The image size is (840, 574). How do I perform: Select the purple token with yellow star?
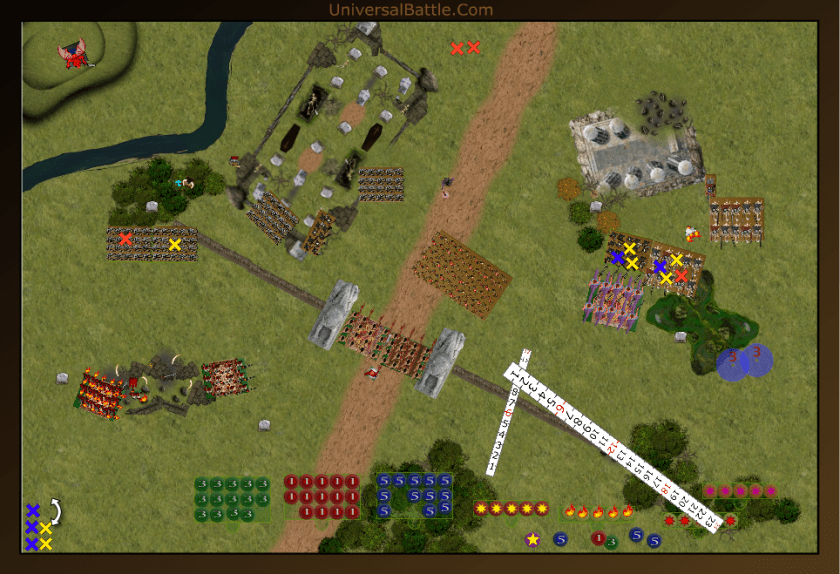(x=532, y=540)
